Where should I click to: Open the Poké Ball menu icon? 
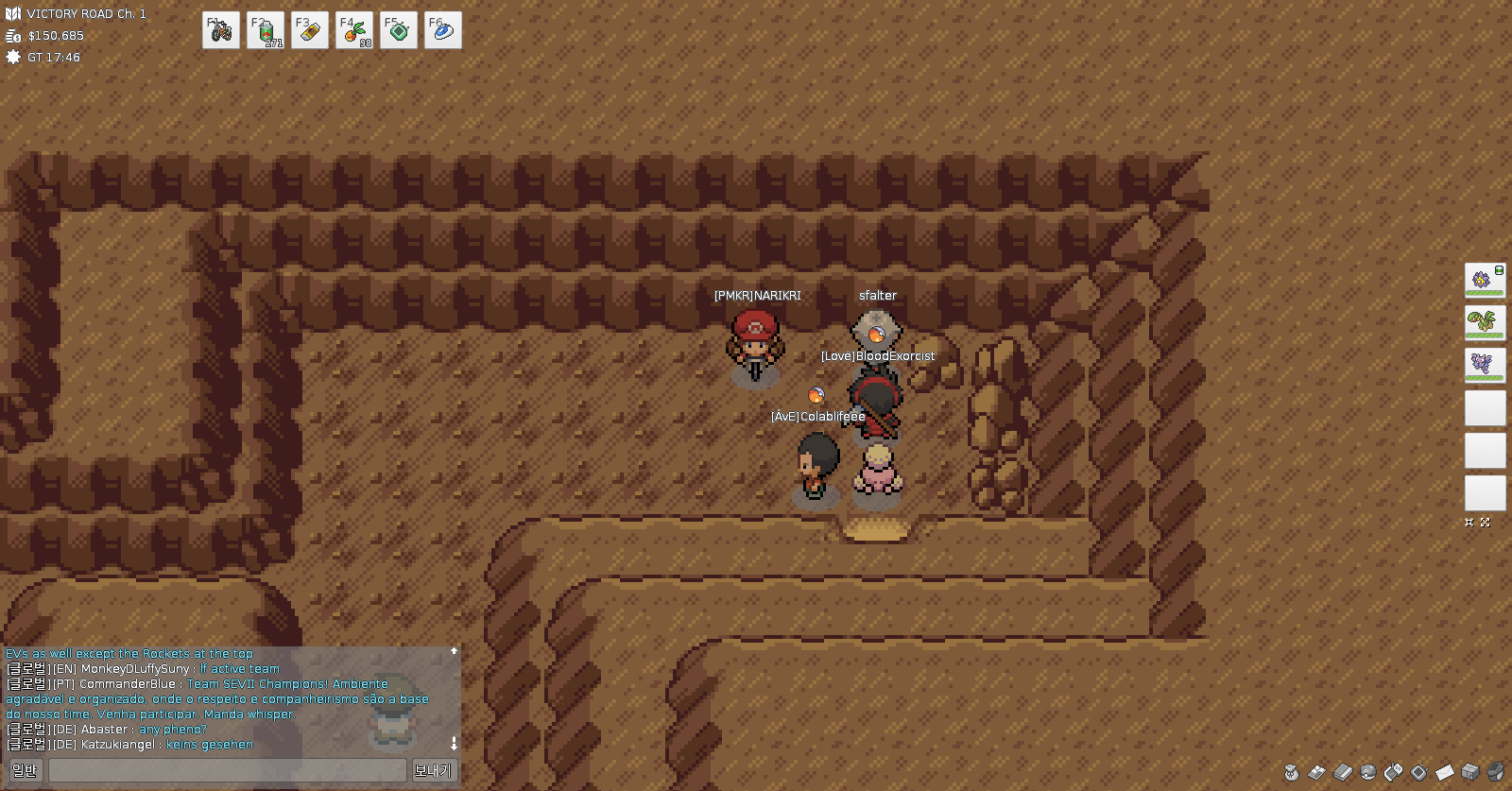point(1368,772)
